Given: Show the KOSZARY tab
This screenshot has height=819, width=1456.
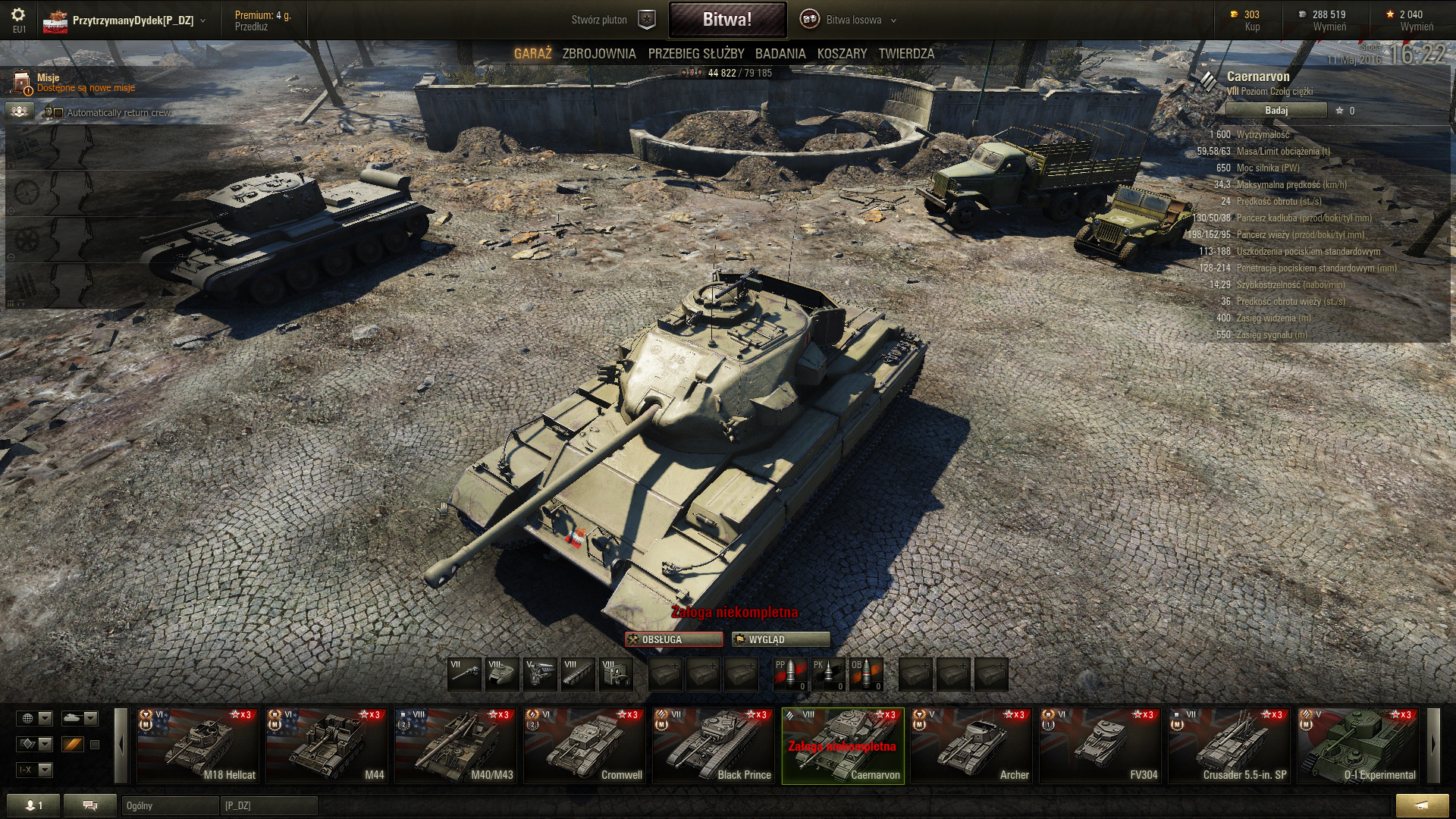Looking at the screenshot, I should click(842, 54).
